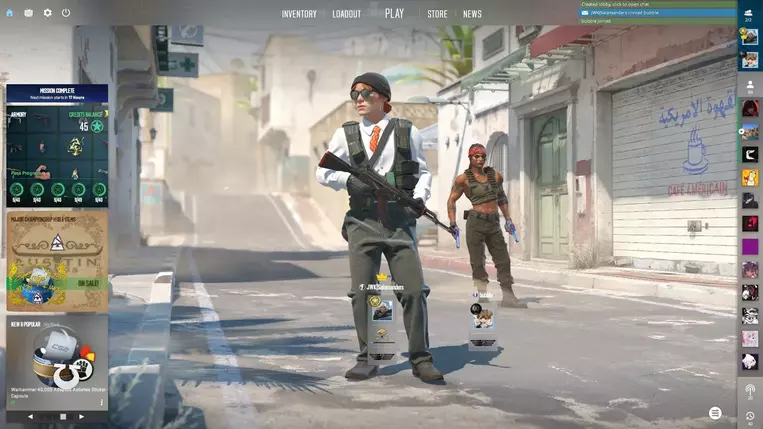Return to the home screen icon
Screen dimensions: 763x429
(11, 13)
